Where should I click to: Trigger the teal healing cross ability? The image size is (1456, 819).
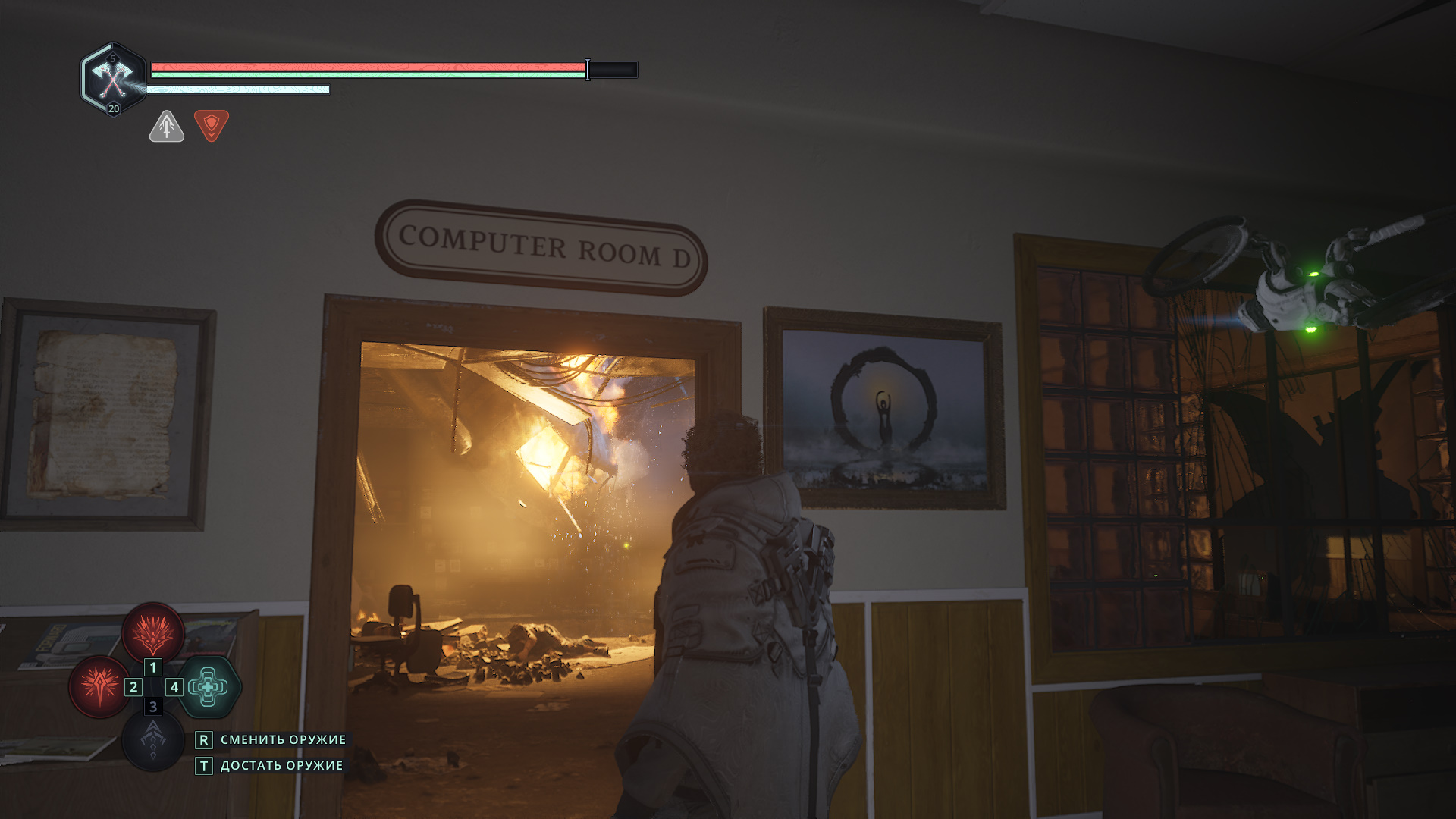(x=209, y=687)
